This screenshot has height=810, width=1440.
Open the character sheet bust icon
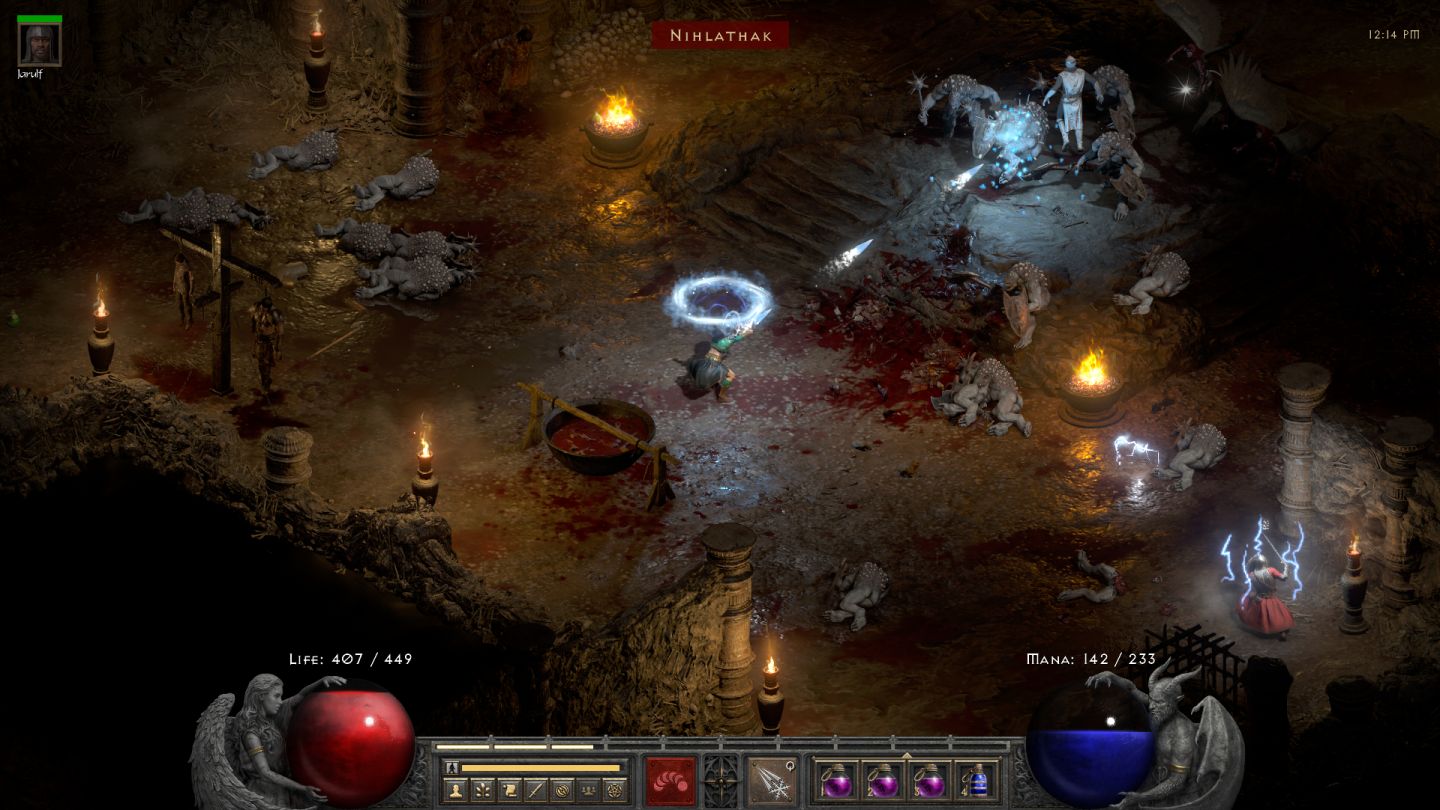tap(455, 790)
